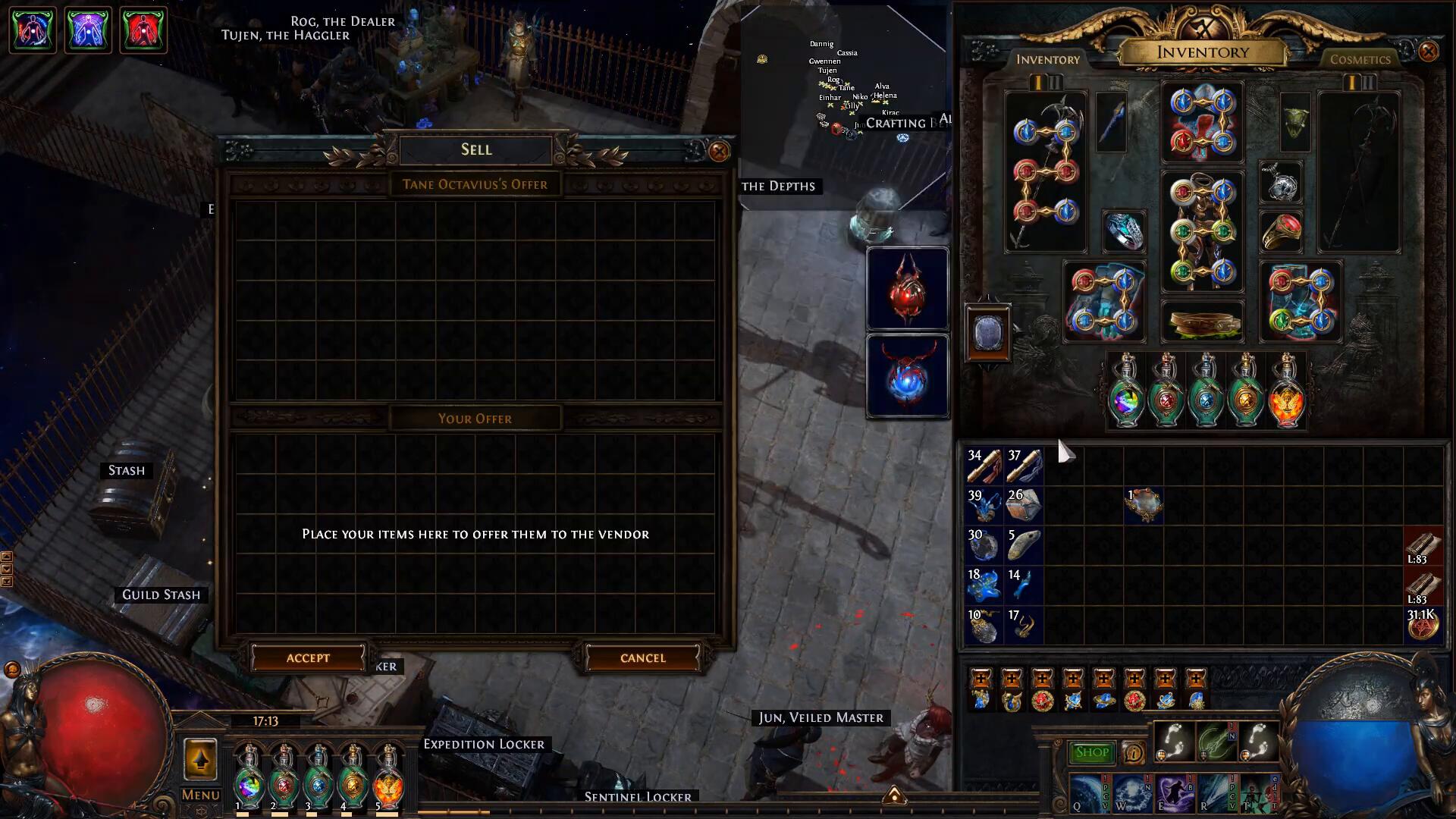This screenshot has width=1456, height=819.
Task: Select the equipped helmet slot
Action: (1202, 123)
